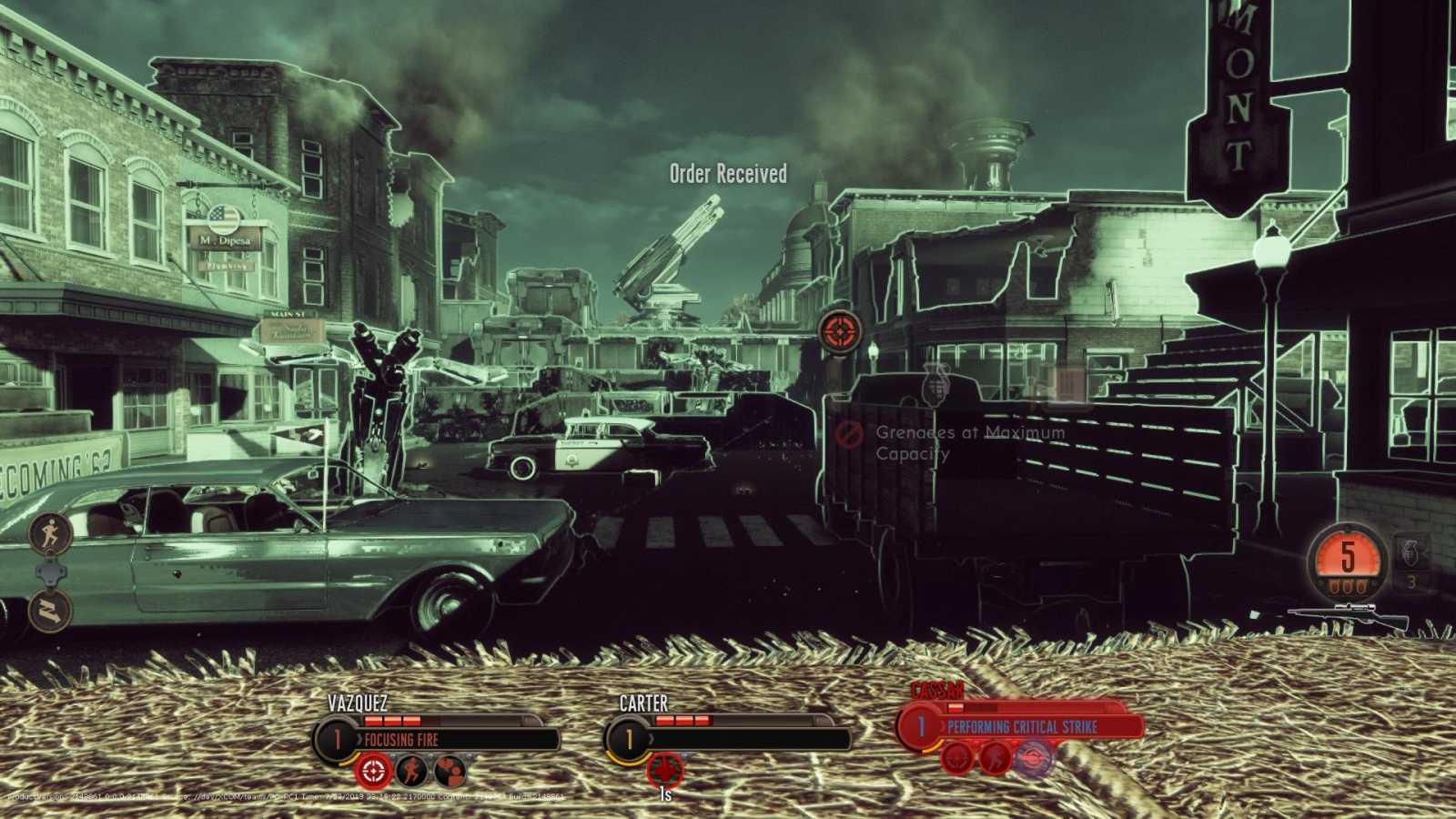The width and height of the screenshot is (1456, 819).
Task: Click Vazquez's sprint ability icon
Action: (x=413, y=771)
